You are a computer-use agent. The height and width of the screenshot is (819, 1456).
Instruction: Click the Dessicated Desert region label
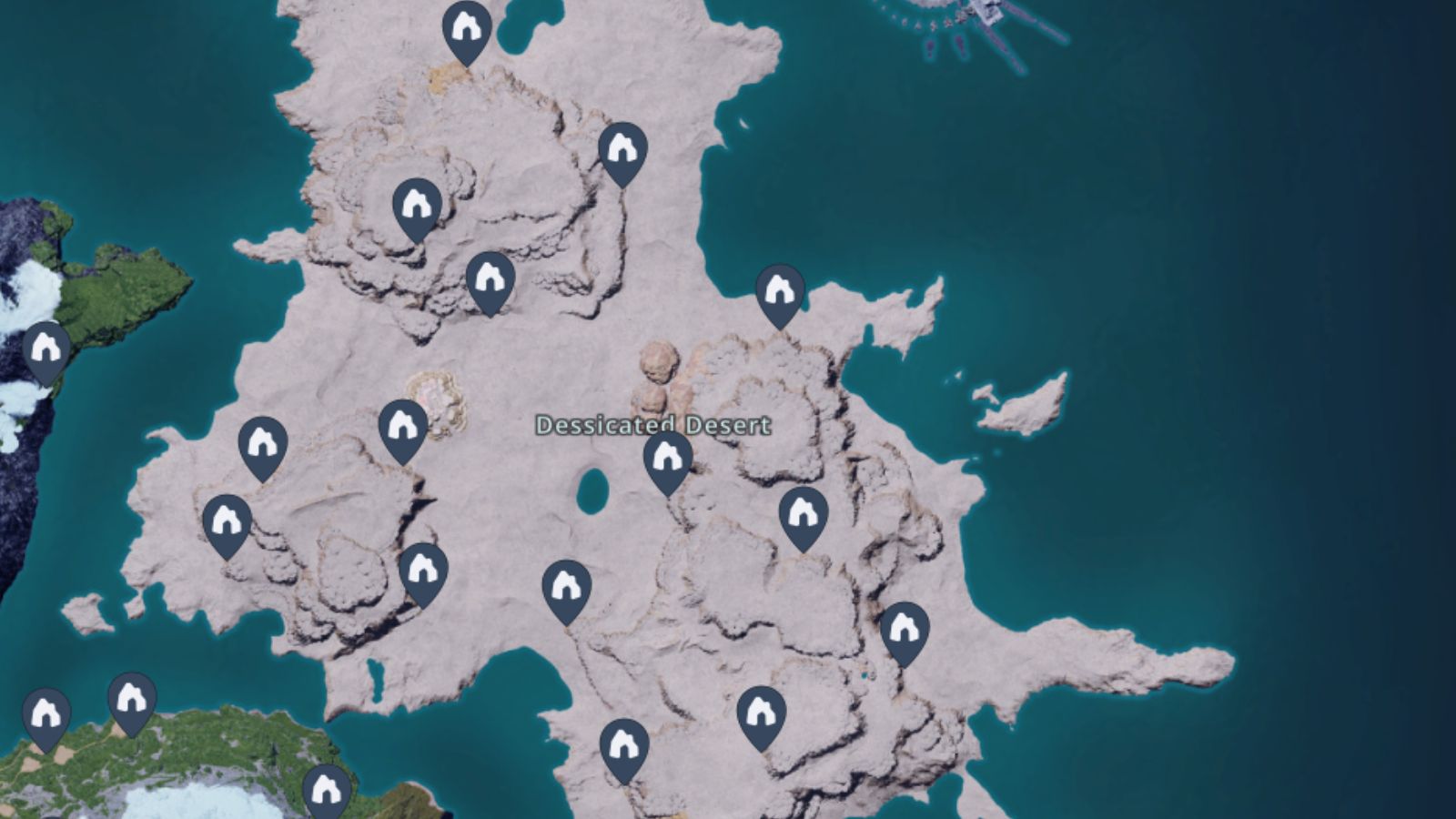653,423
